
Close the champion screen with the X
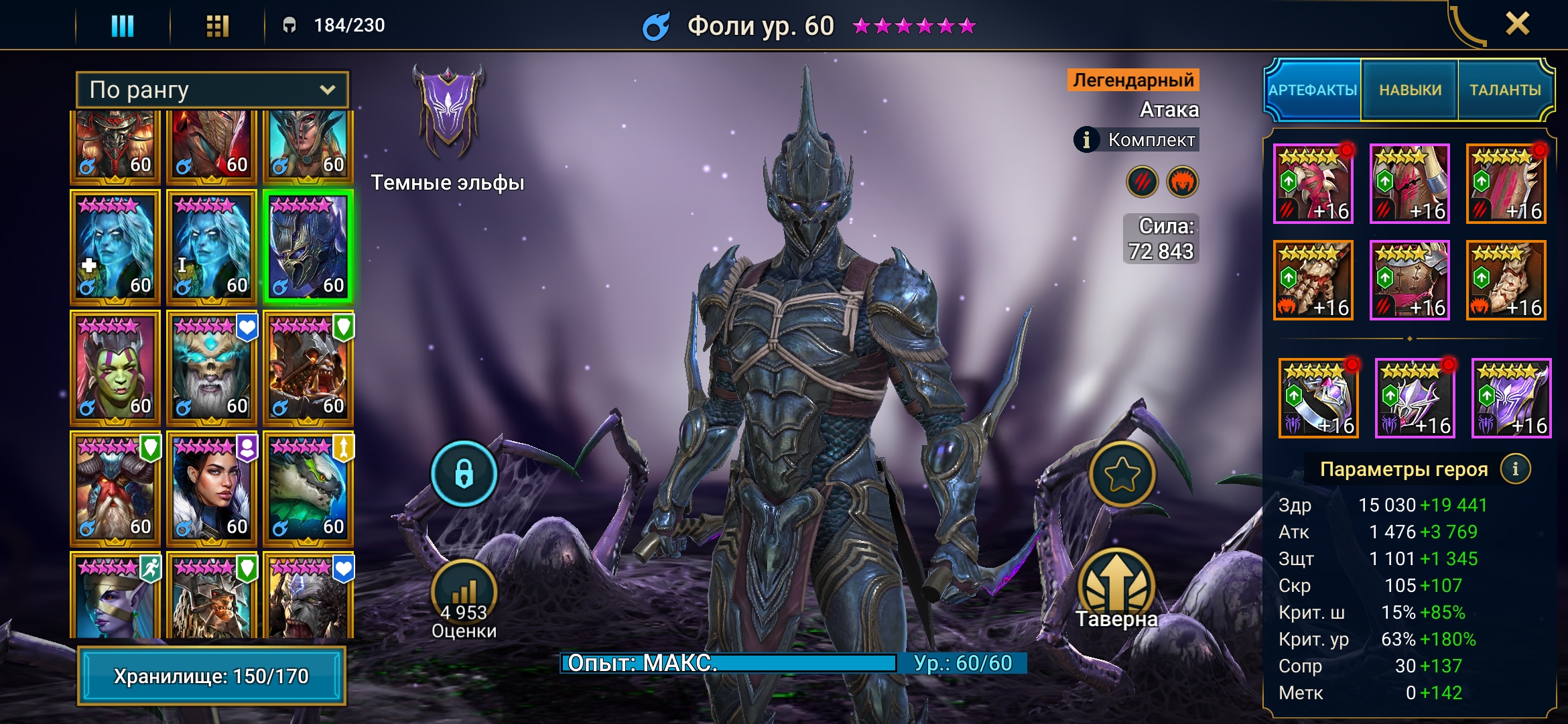click(1517, 24)
